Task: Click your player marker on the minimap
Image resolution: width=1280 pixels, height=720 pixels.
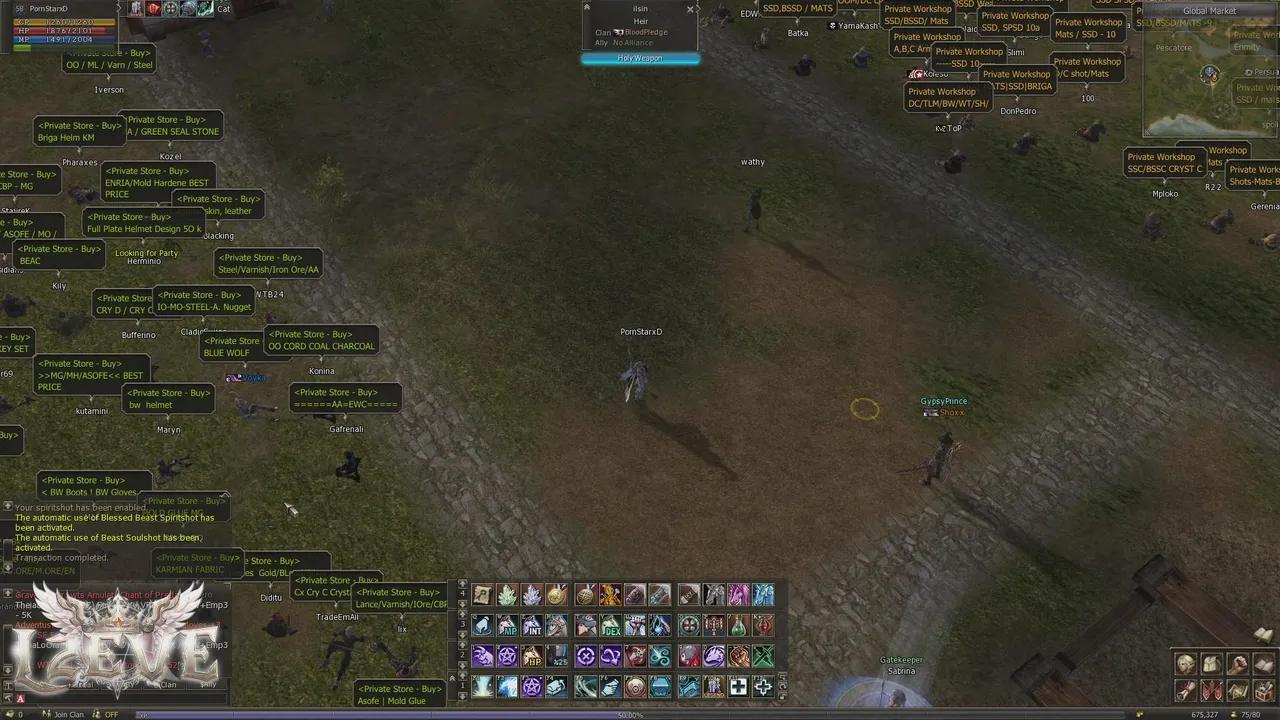Action: tap(1209, 73)
